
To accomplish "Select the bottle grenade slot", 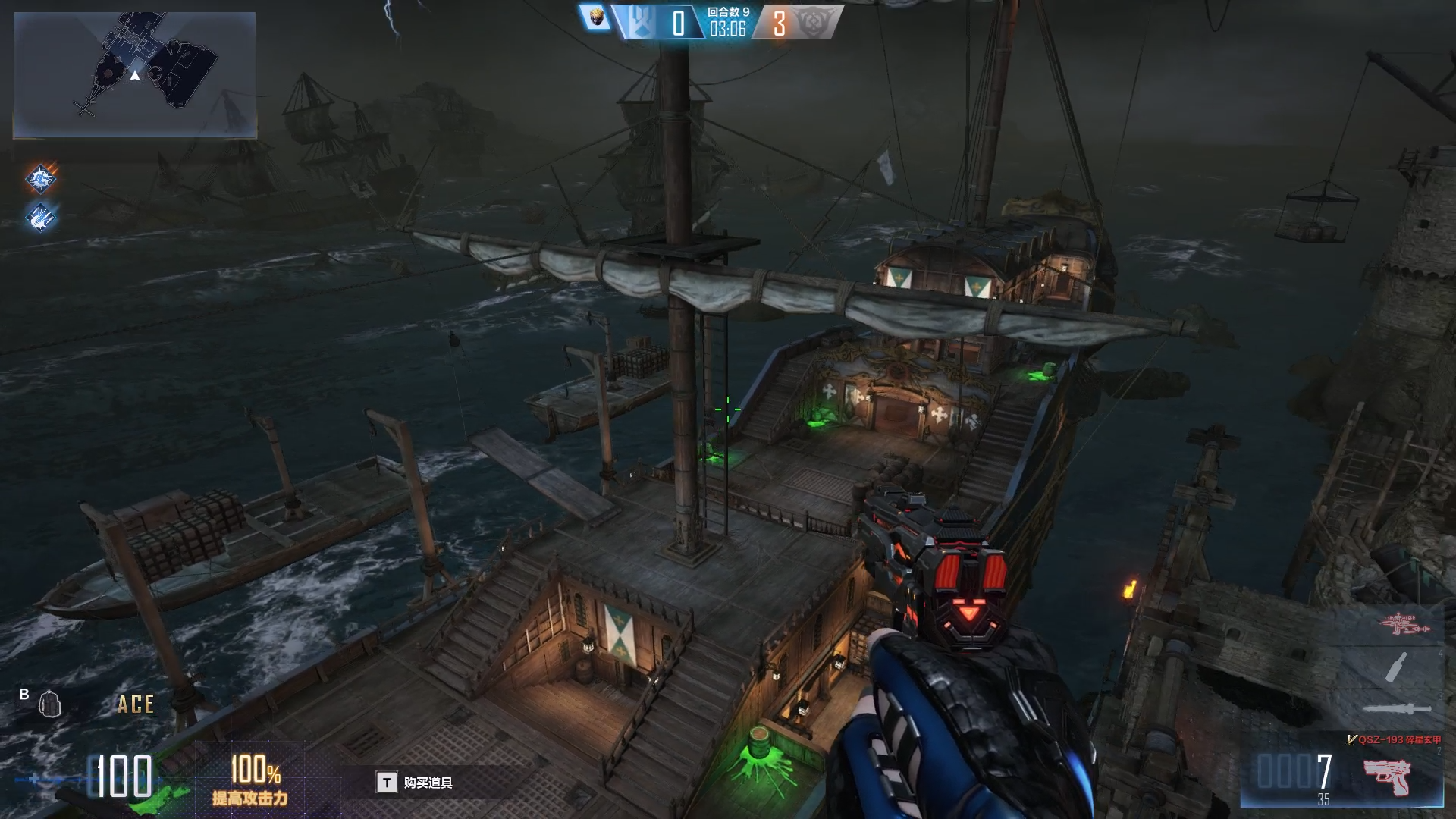I will pos(1397,667).
